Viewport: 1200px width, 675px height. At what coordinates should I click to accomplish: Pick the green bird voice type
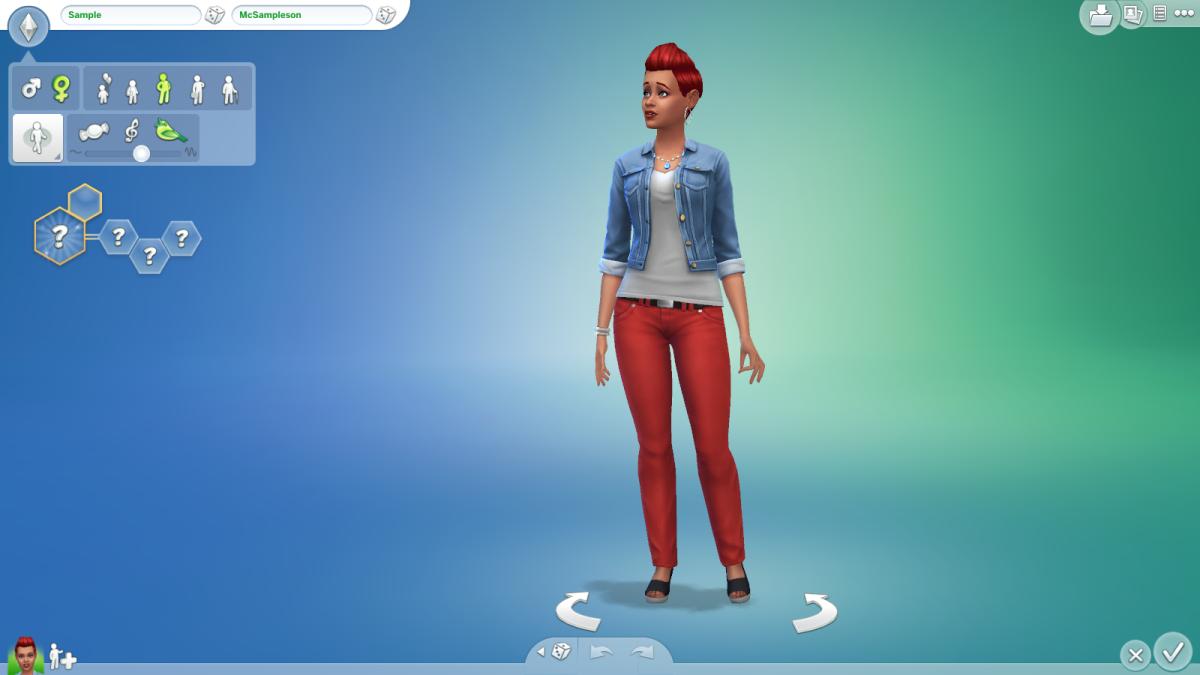pyautogui.click(x=171, y=132)
